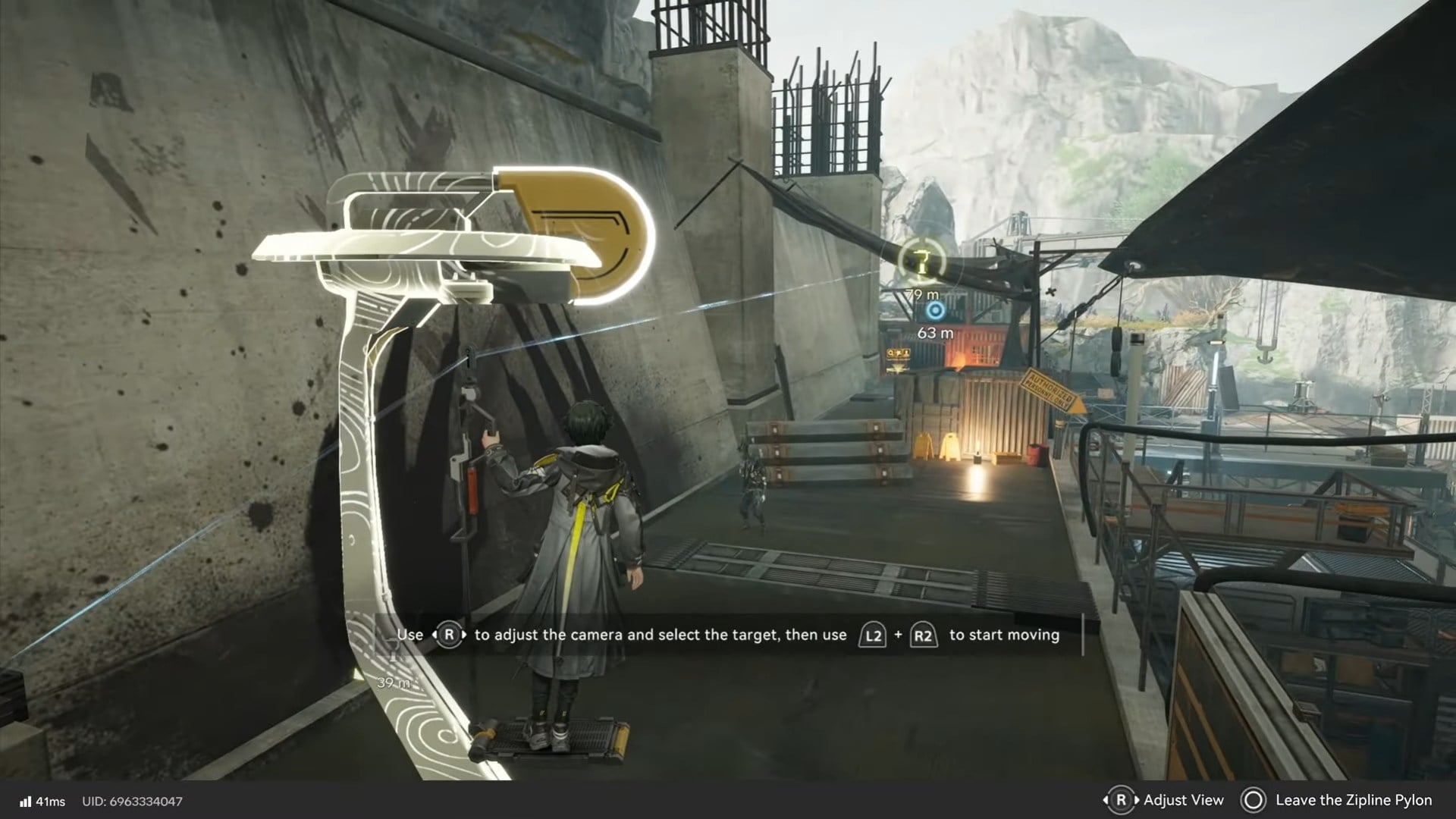
Task: Click the plus sign between L2 and R2
Action: (899, 635)
